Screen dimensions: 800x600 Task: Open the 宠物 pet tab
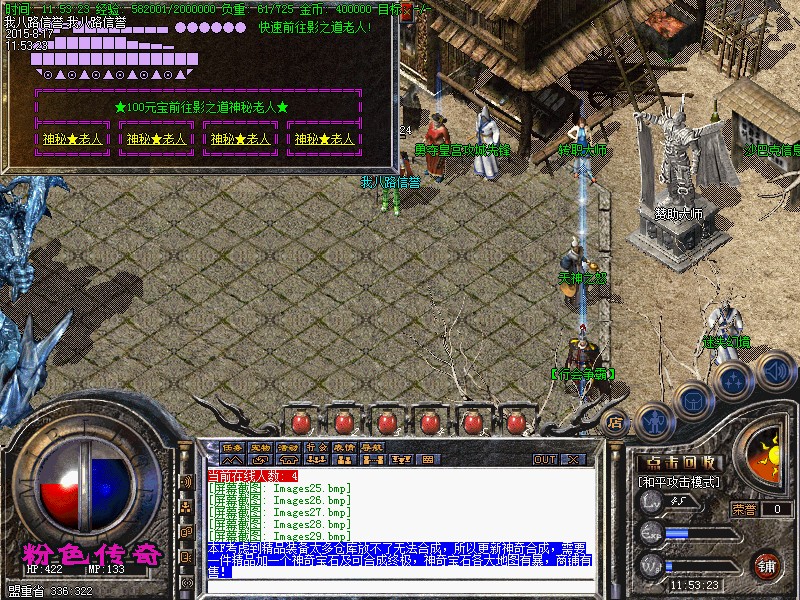click(x=261, y=446)
